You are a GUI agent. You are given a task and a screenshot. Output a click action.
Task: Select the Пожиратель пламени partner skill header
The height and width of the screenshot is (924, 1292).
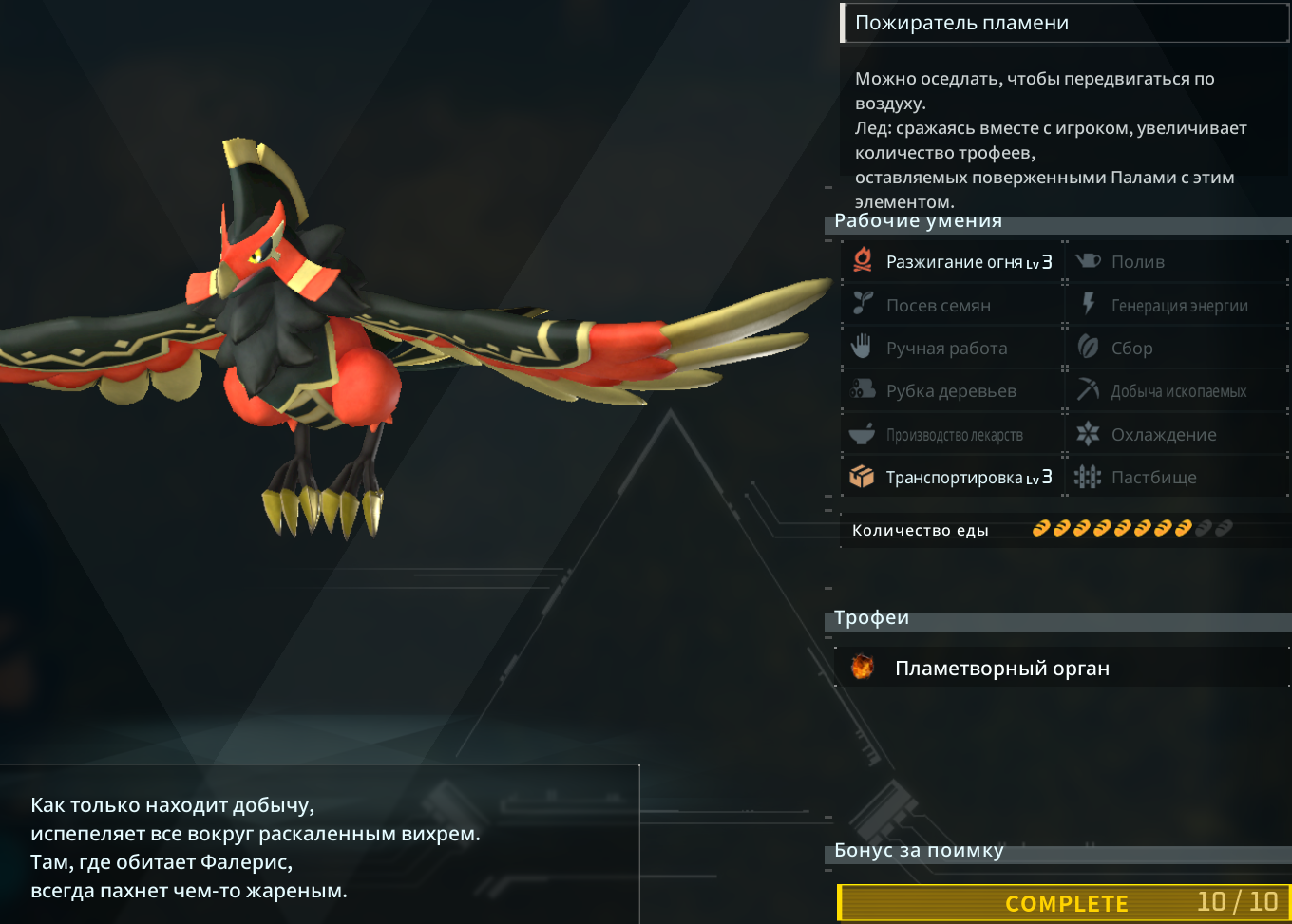[x=961, y=24]
